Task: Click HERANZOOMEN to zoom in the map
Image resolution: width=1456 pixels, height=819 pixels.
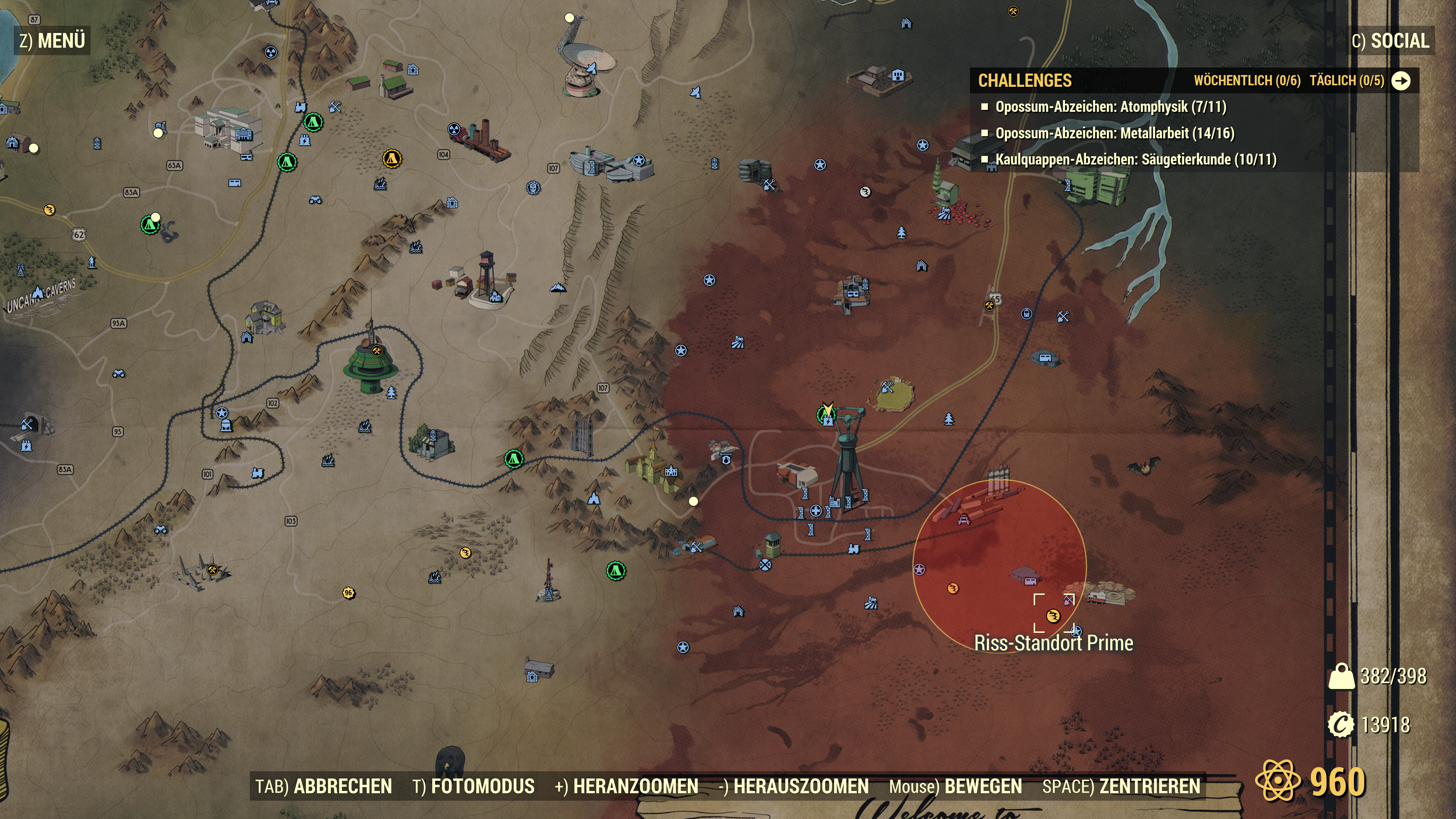Action: 626,786
